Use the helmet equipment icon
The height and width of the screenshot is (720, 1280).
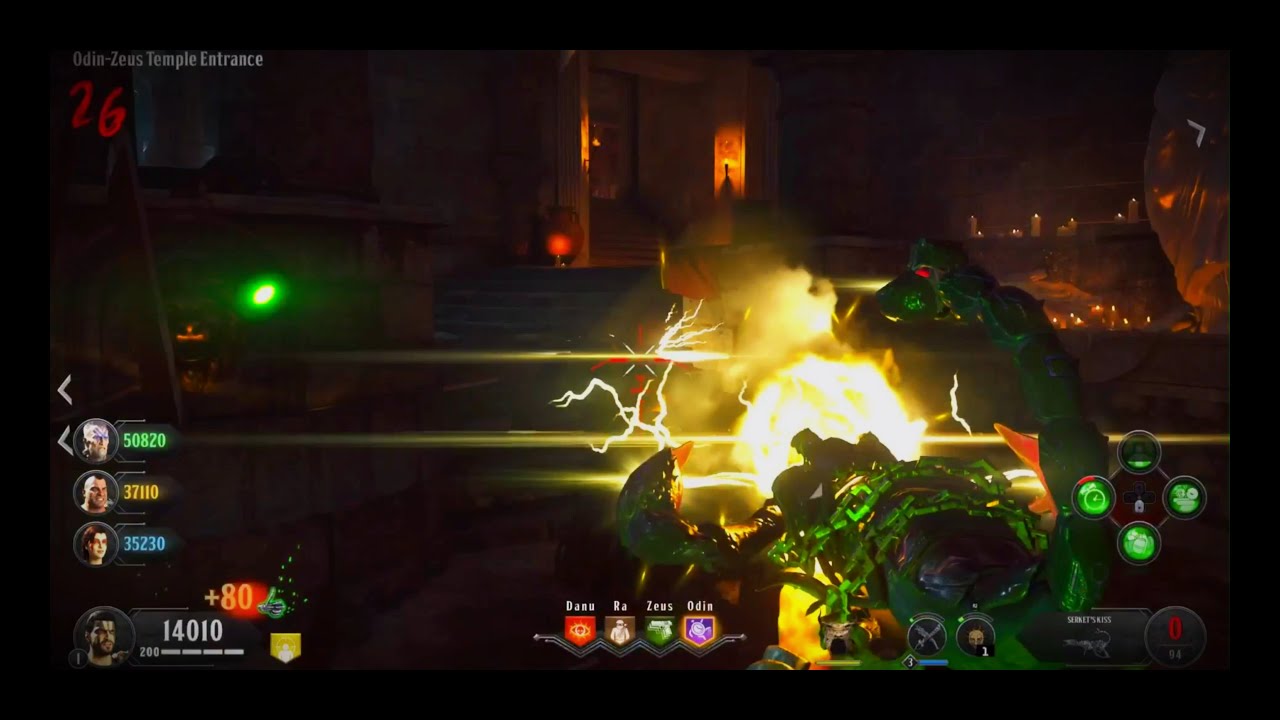point(974,636)
